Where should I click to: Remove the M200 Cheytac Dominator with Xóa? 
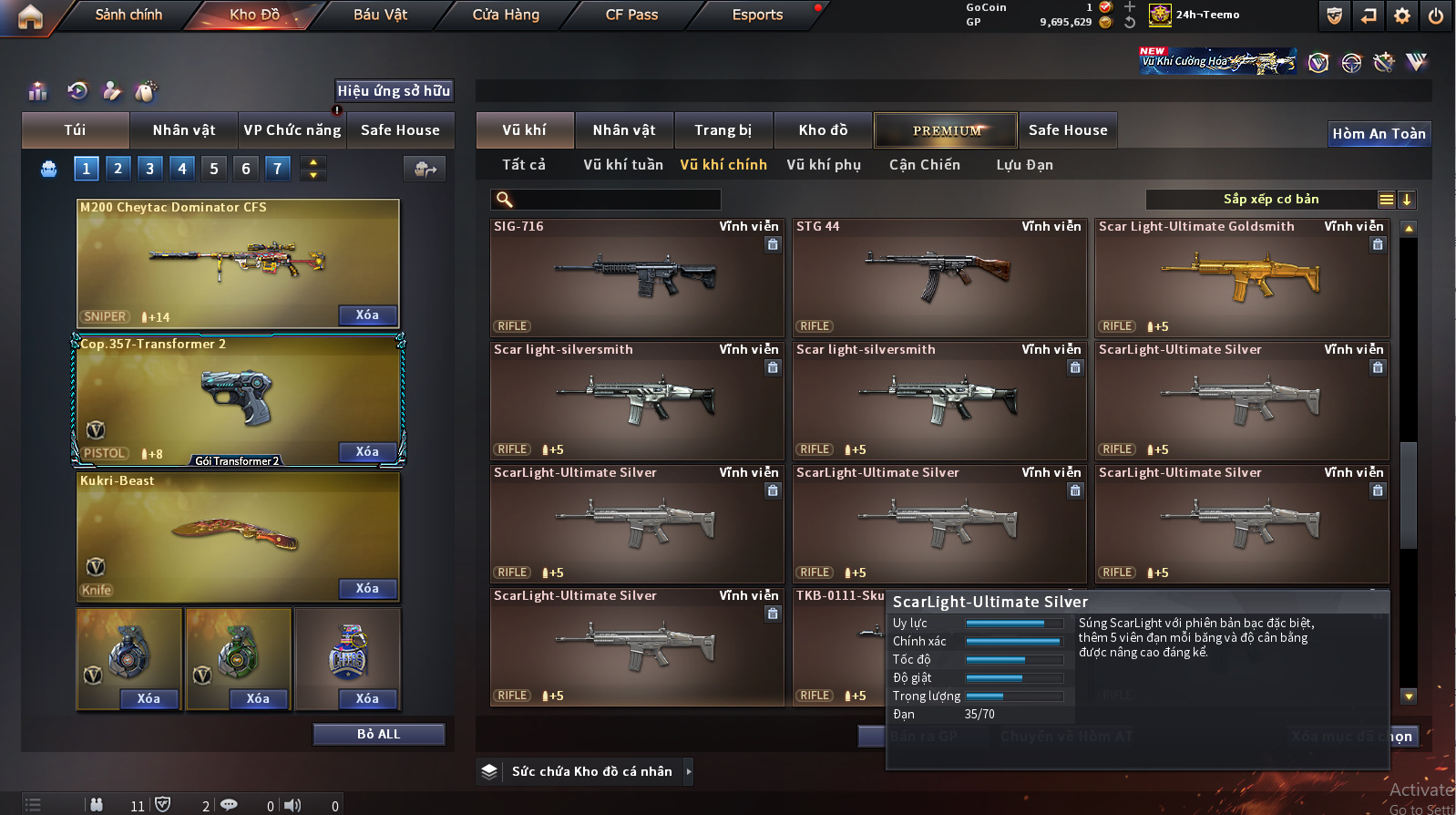coord(367,315)
